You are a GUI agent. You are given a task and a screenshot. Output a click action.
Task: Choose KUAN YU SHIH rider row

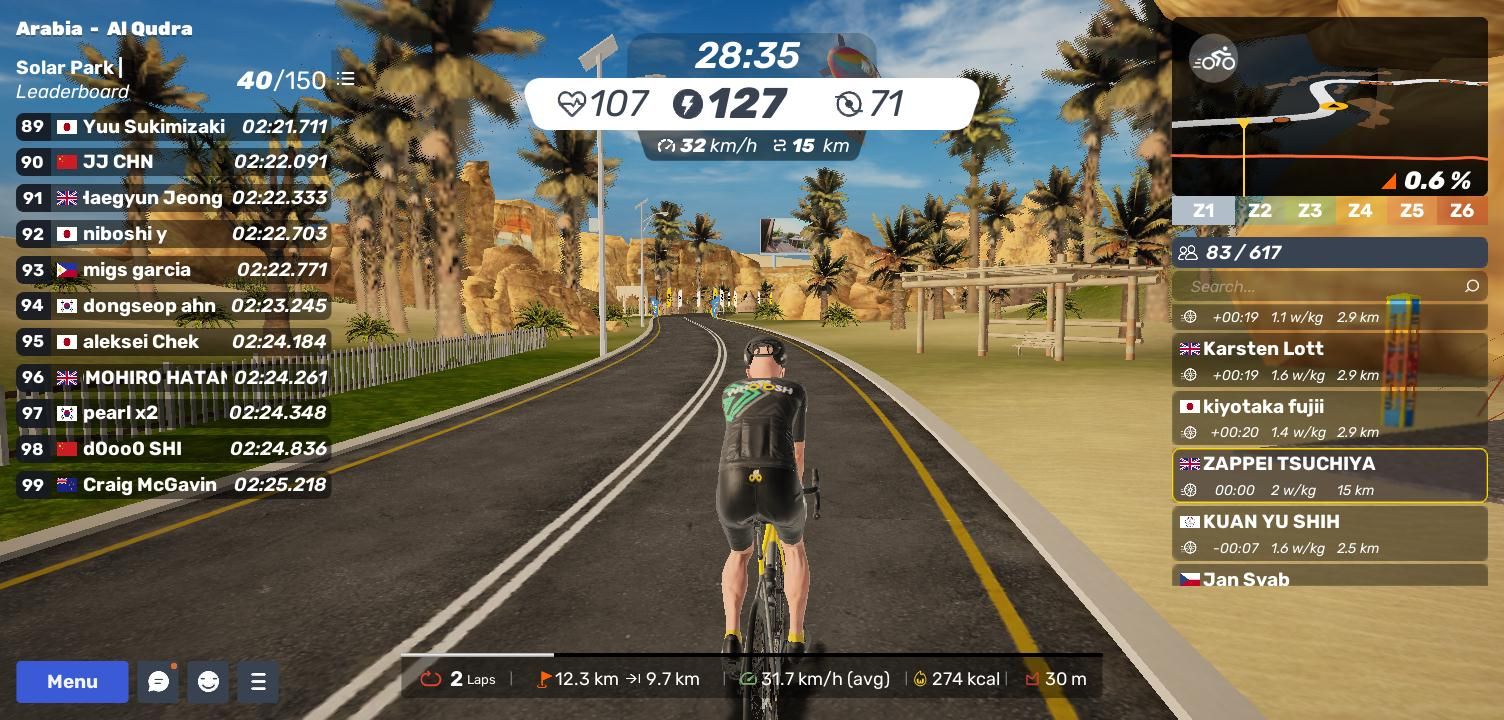1329,533
